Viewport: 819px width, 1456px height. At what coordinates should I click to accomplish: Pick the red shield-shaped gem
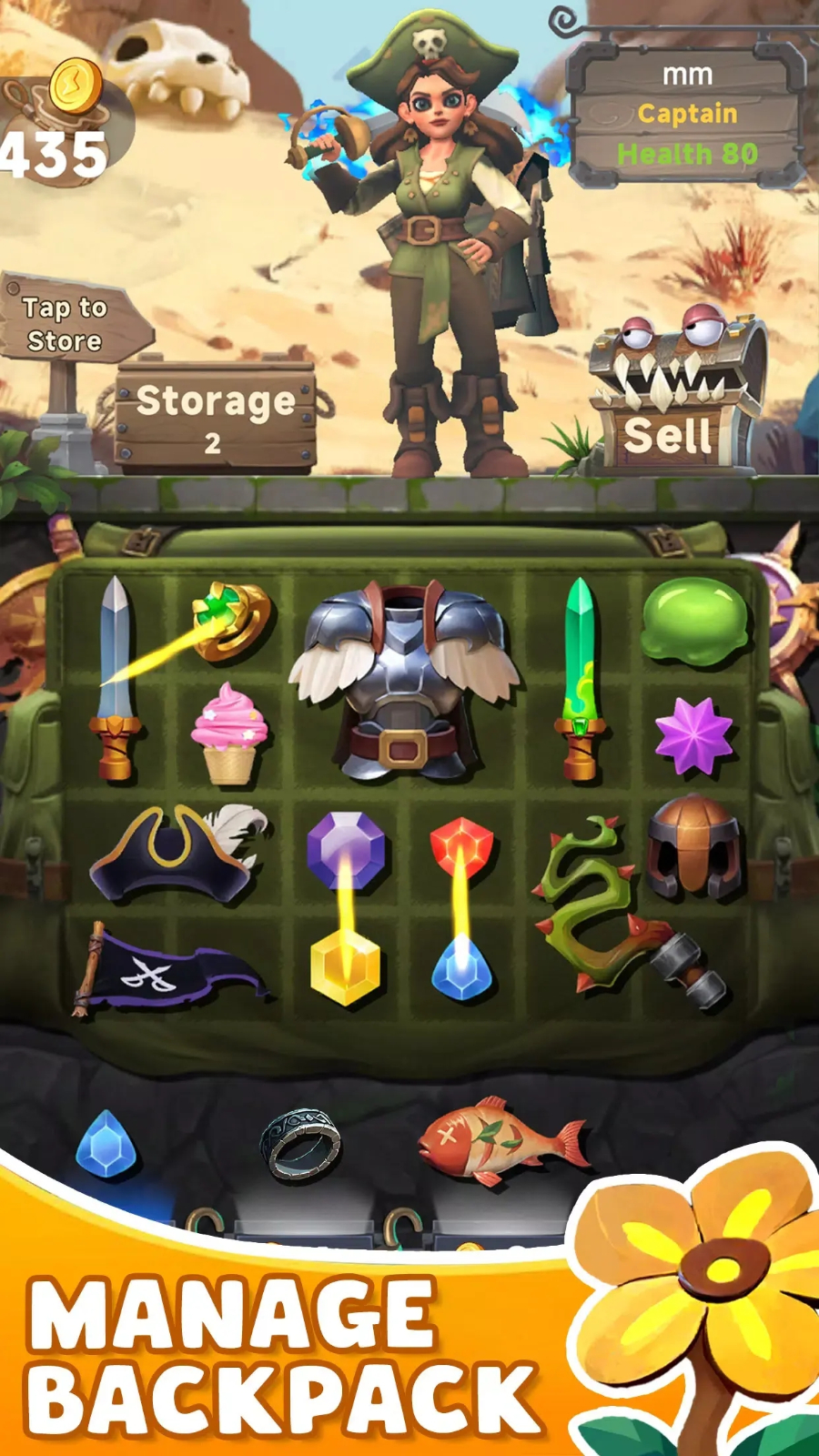461,844
